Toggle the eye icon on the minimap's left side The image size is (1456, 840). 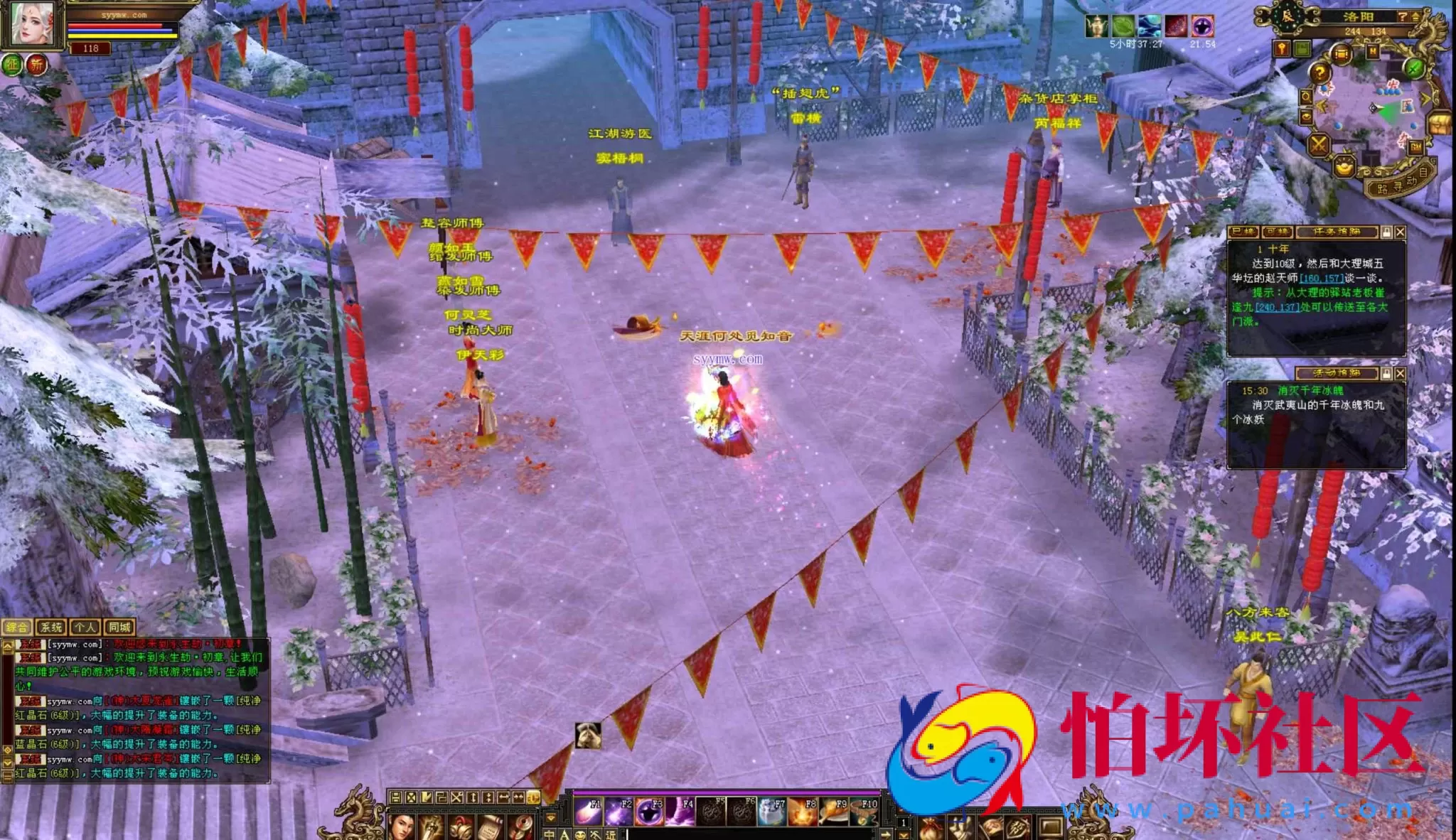(1305, 115)
